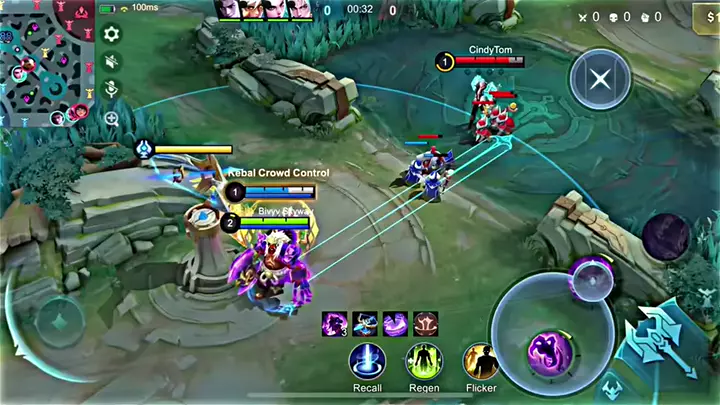Cast the Flicker battle spell
Screen dimensions: 720x405
tap(481, 360)
